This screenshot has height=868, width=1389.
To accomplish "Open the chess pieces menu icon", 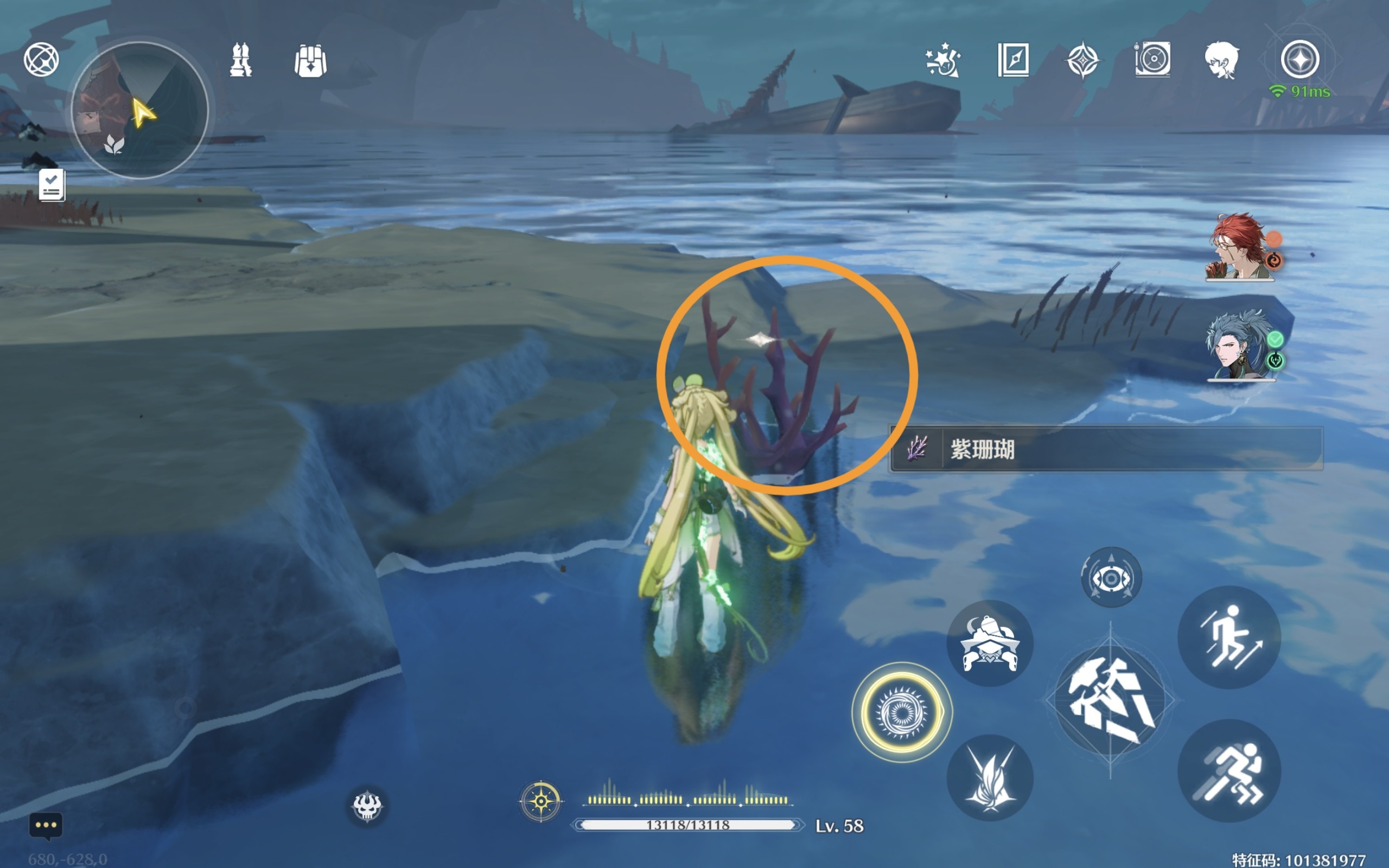I will [x=240, y=60].
